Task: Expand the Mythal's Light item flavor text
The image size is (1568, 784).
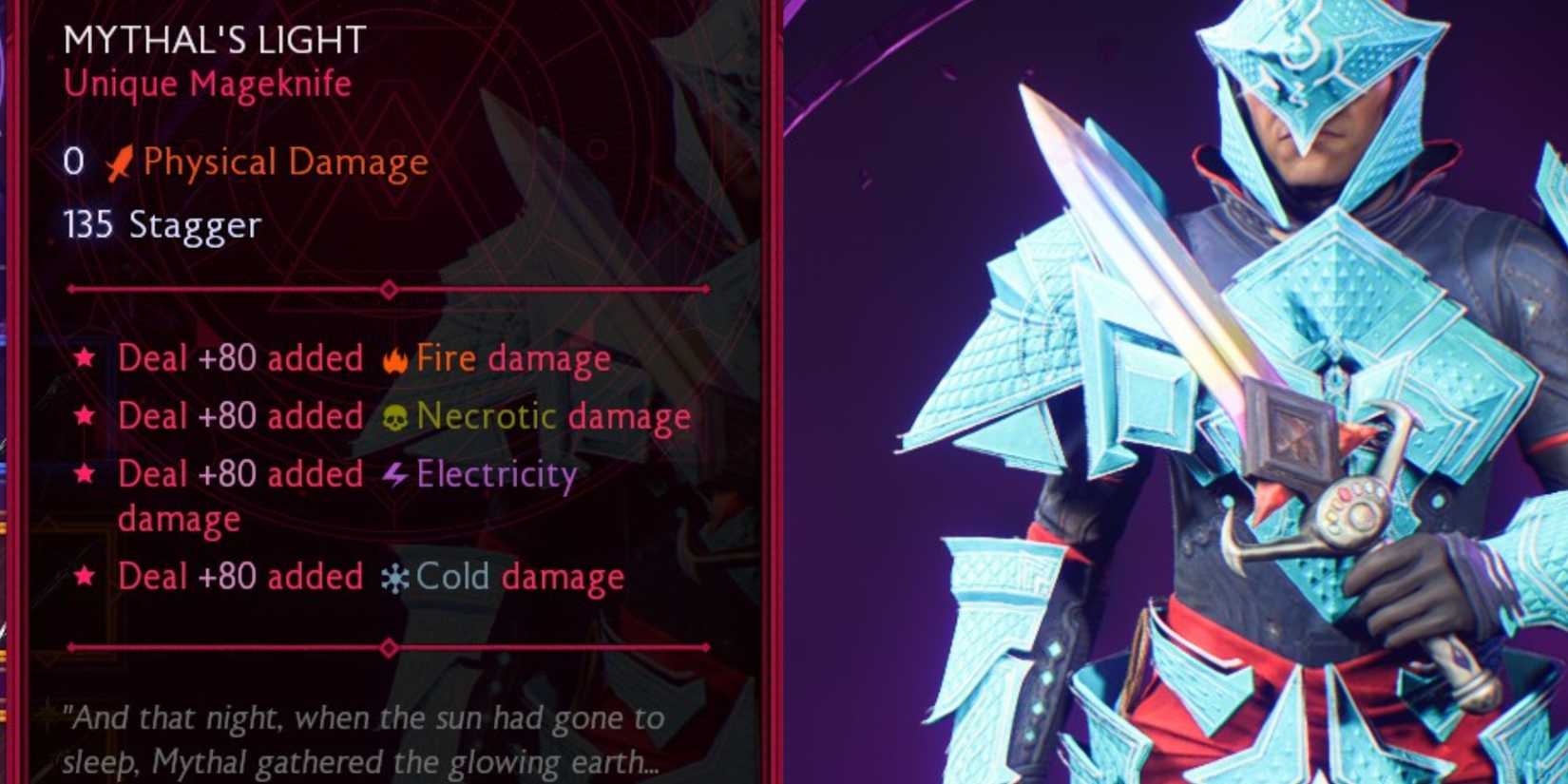Action: tap(361, 739)
